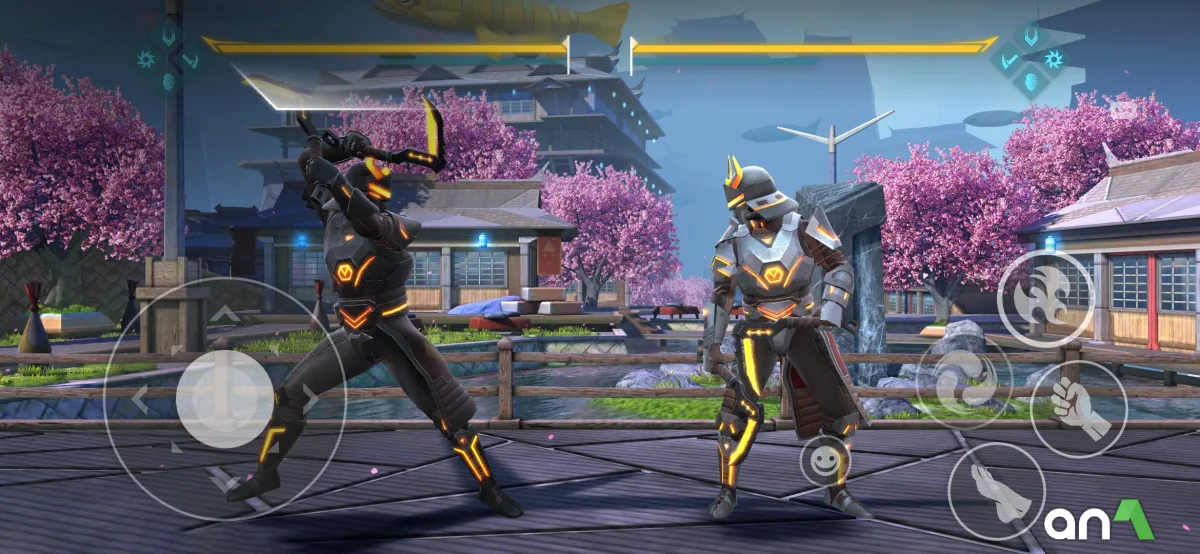Tap the punch fist attack button

point(1078,408)
